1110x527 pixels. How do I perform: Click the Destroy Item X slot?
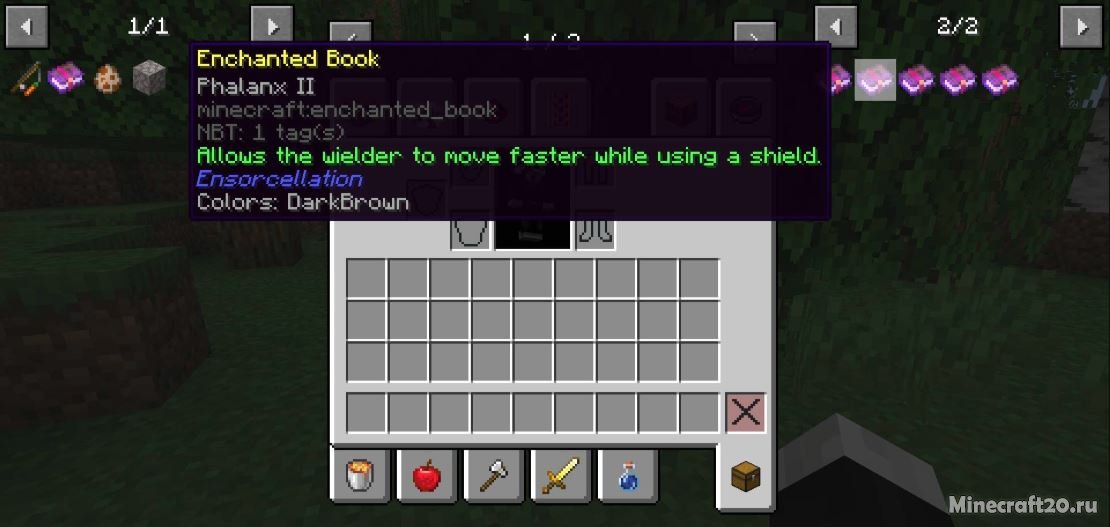tap(745, 412)
